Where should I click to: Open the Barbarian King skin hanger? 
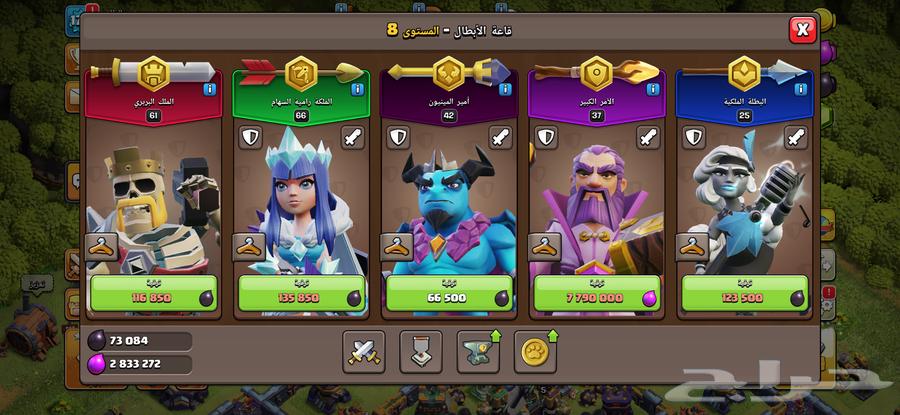[101, 247]
